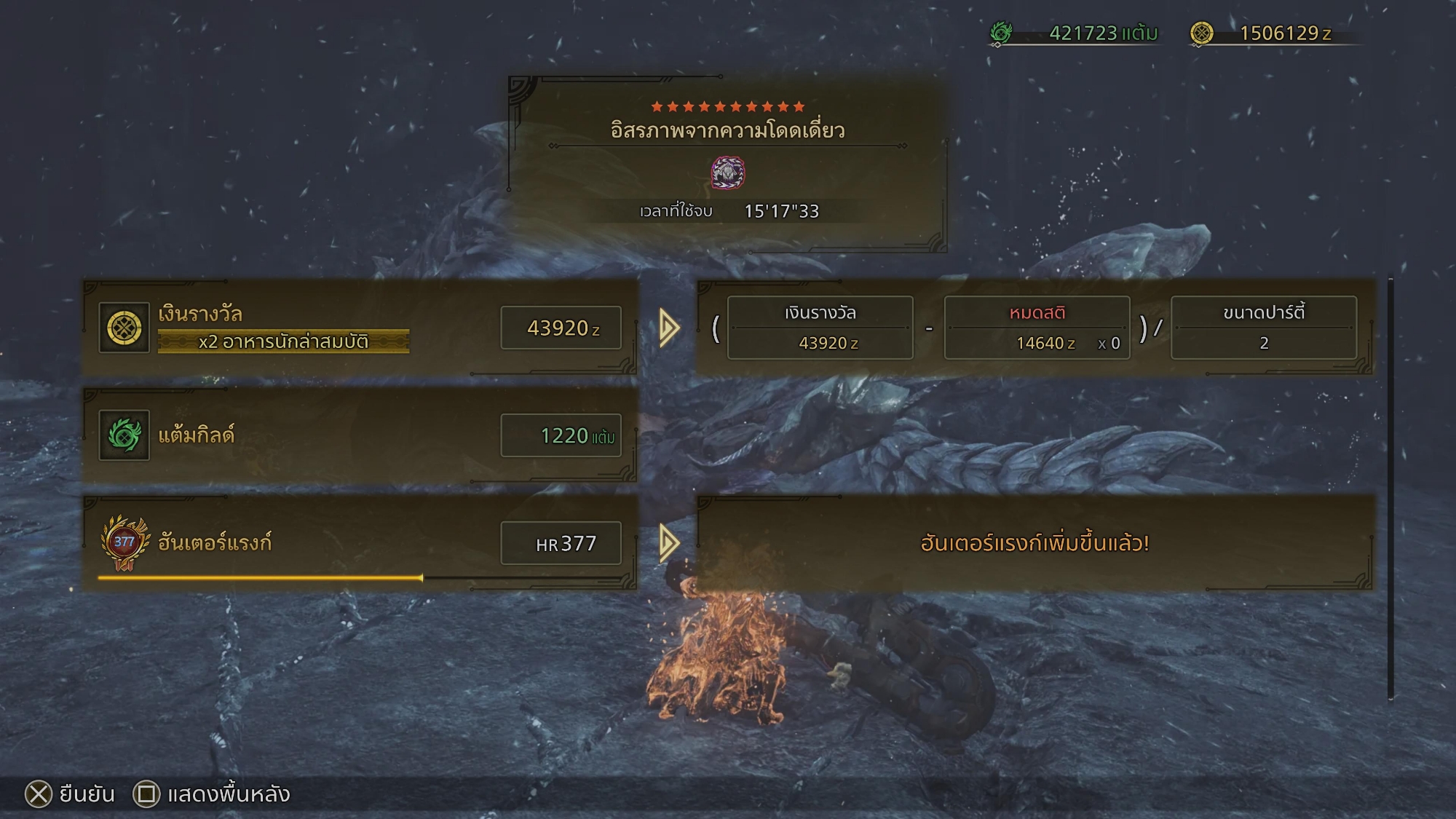Select the หมดสติ faint penalty box
Screen dimensions: 1456x819
1037,328
